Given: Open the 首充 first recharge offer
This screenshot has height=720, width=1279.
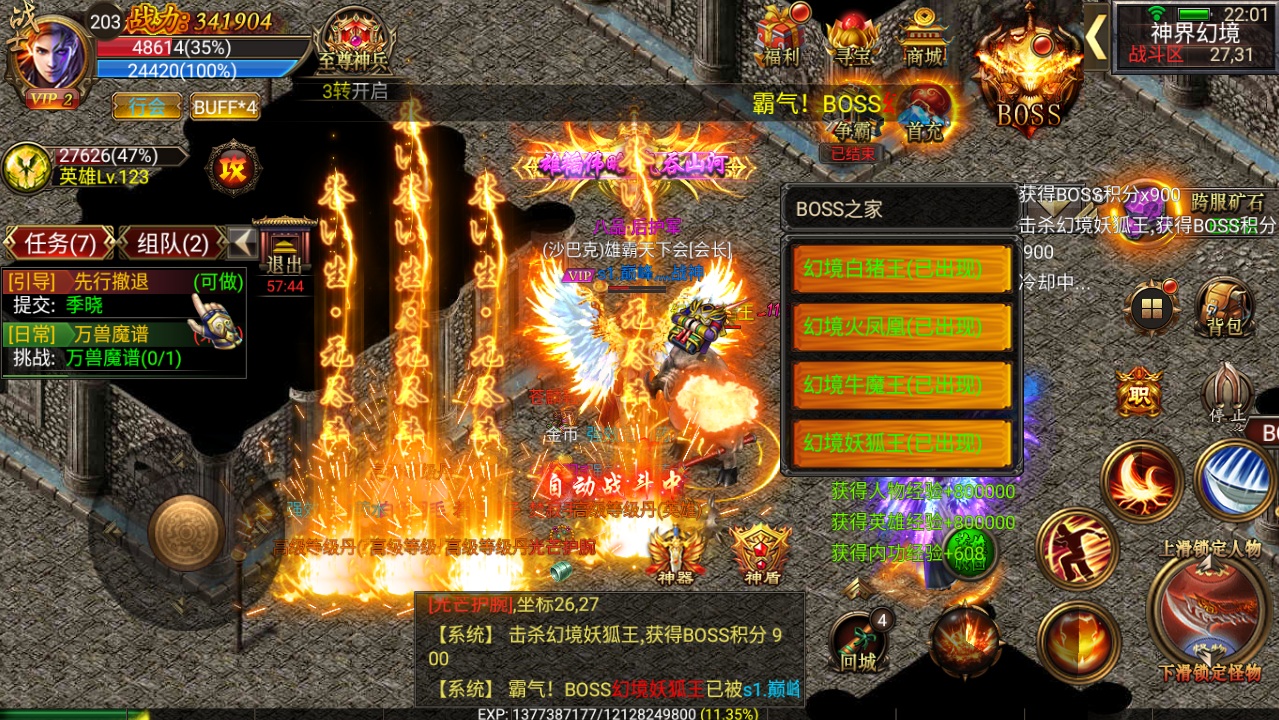Looking at the screenshot, I should coord(924,112).
